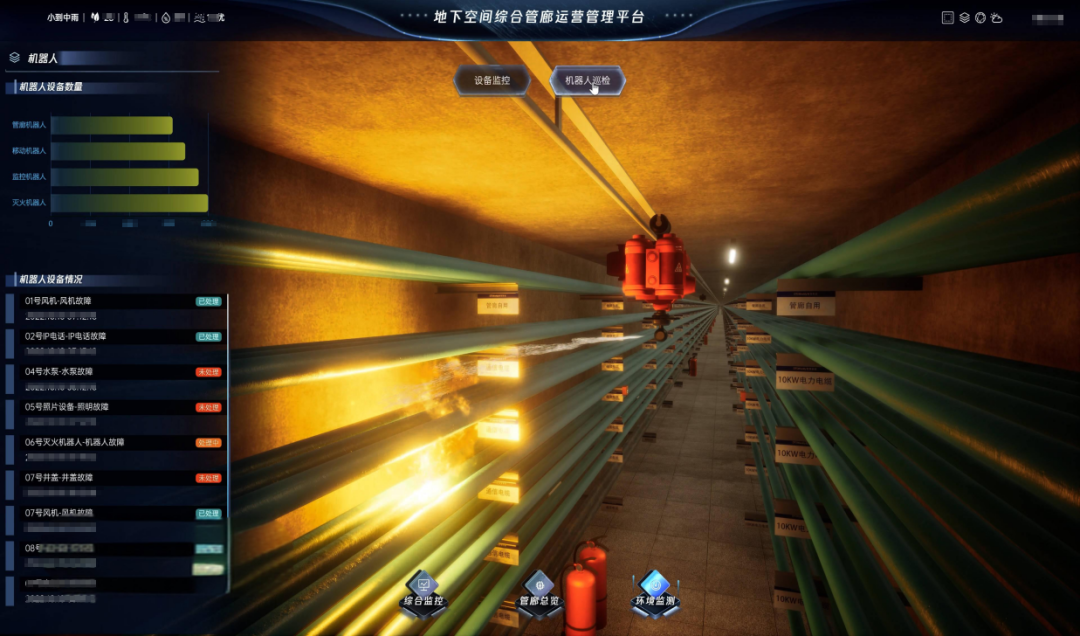Open the 设备监控 tab
Viewport: 1080px width, 636px height.
pyautogui.click(x=491, y=81)
